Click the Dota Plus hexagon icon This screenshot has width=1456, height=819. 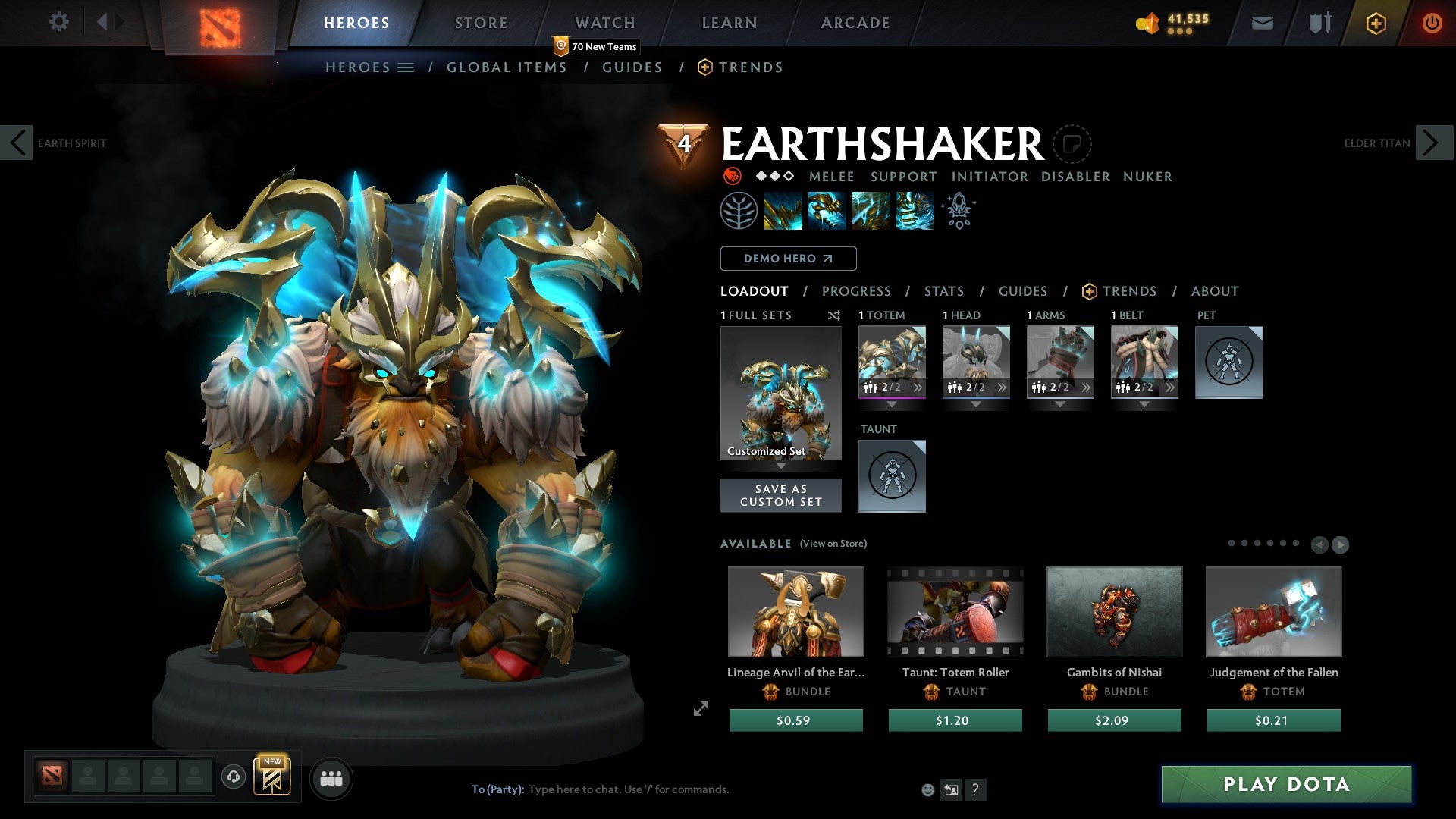click(x=1374, y=24)
